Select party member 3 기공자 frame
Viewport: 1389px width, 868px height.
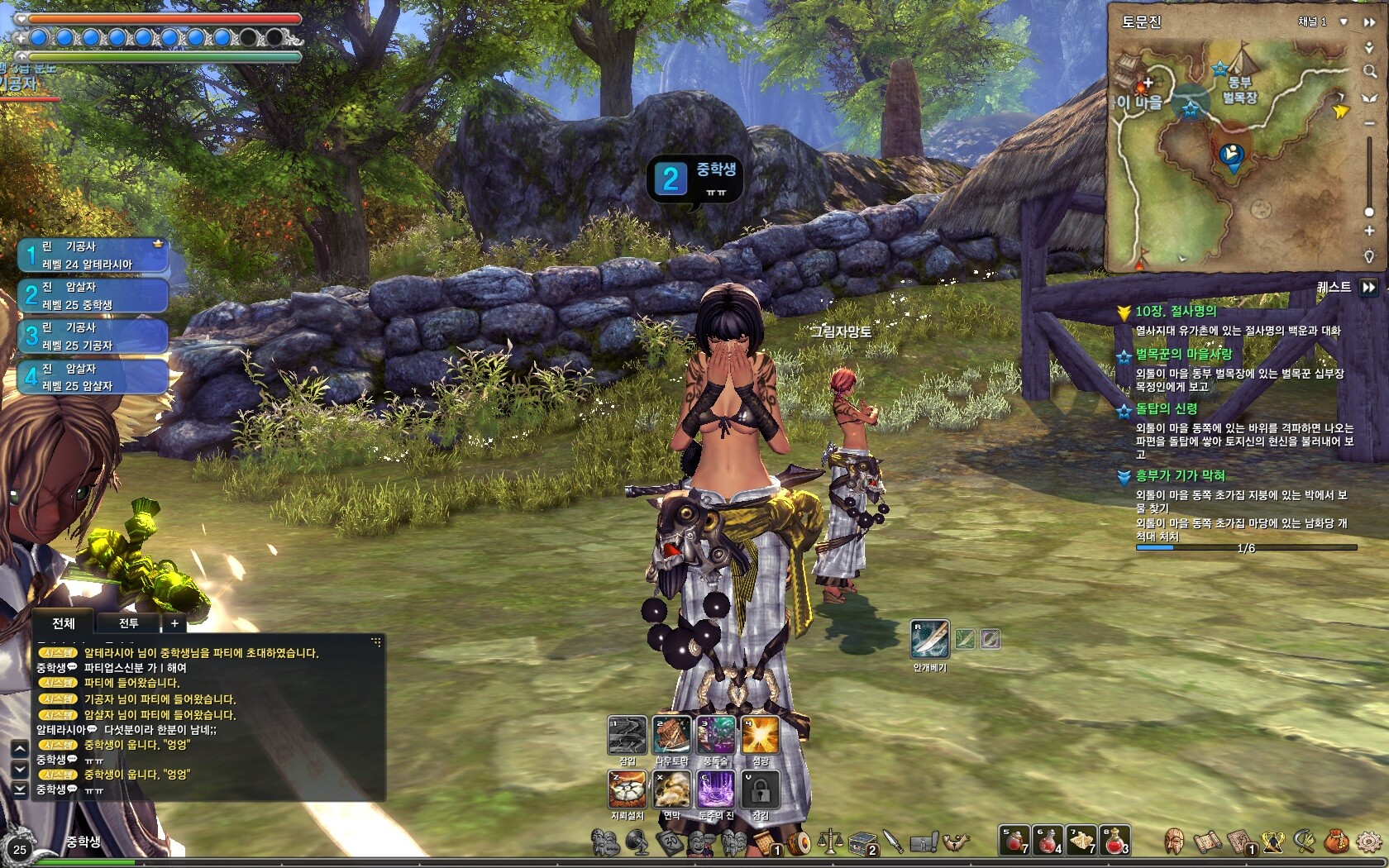(93, 336)
